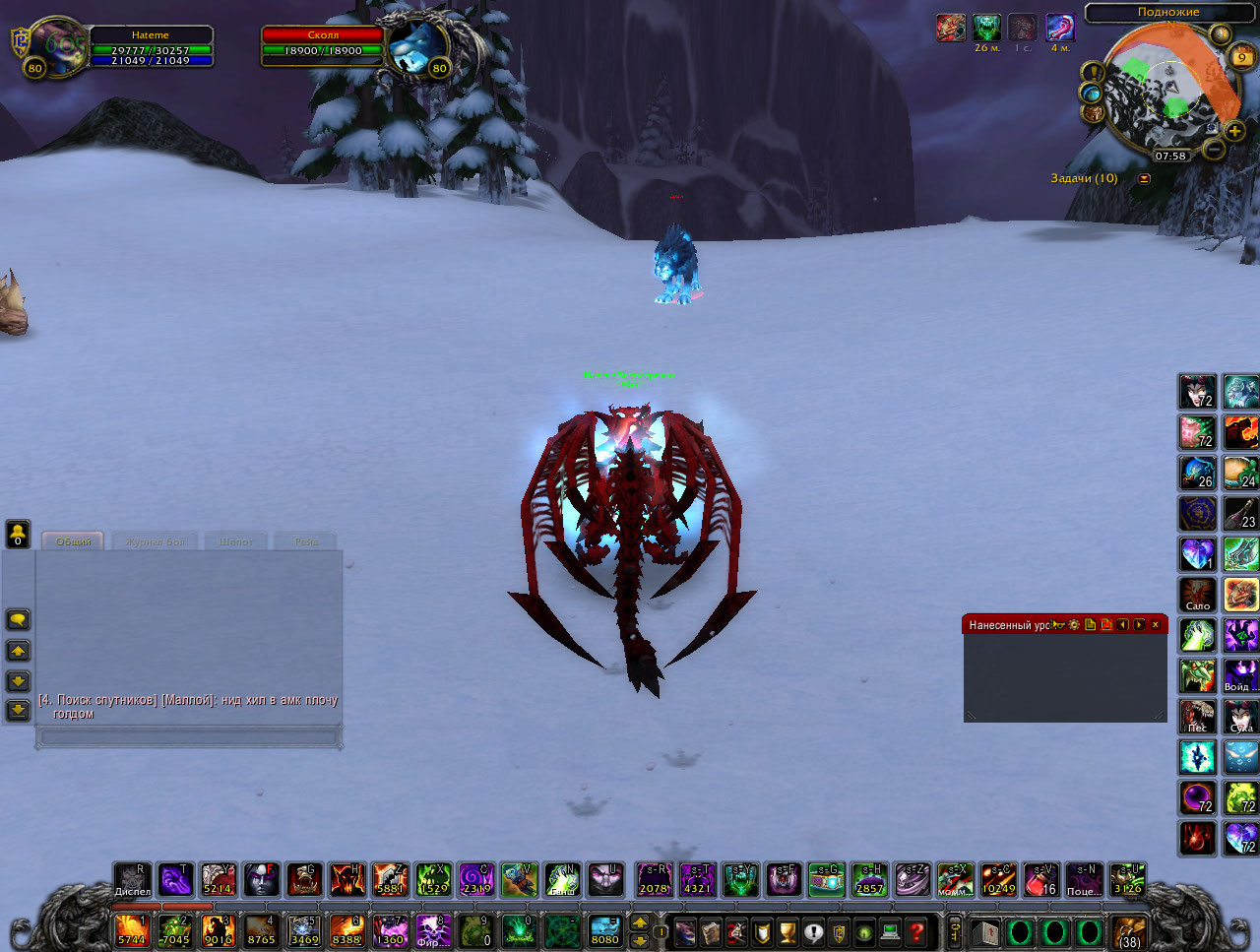This screenshot has height=952, width=1260.
Task: Switch to the Журнал боя chat tab
Action: click(x=155, y=541)
